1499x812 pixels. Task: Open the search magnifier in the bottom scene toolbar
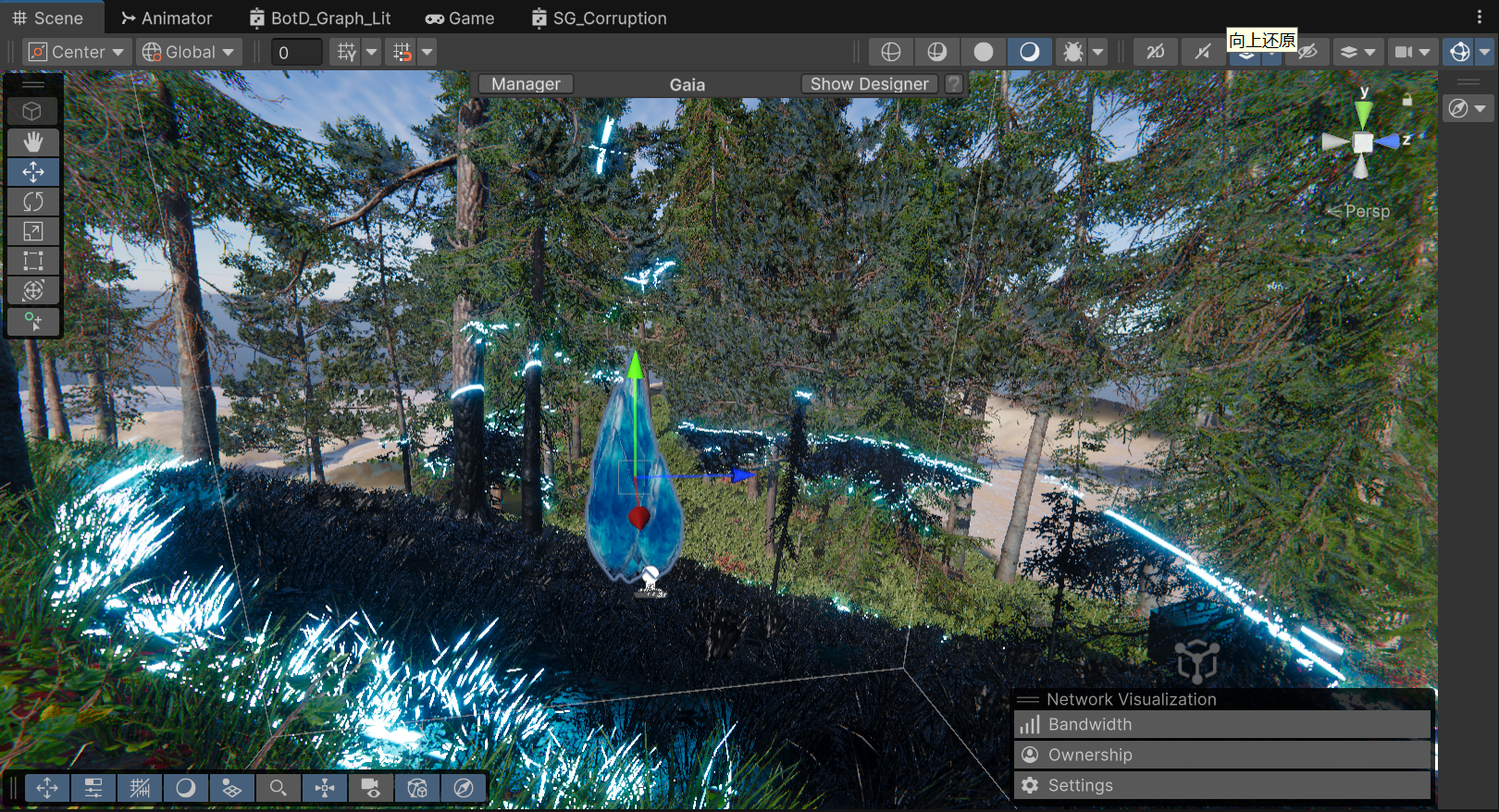click(279, 788)
